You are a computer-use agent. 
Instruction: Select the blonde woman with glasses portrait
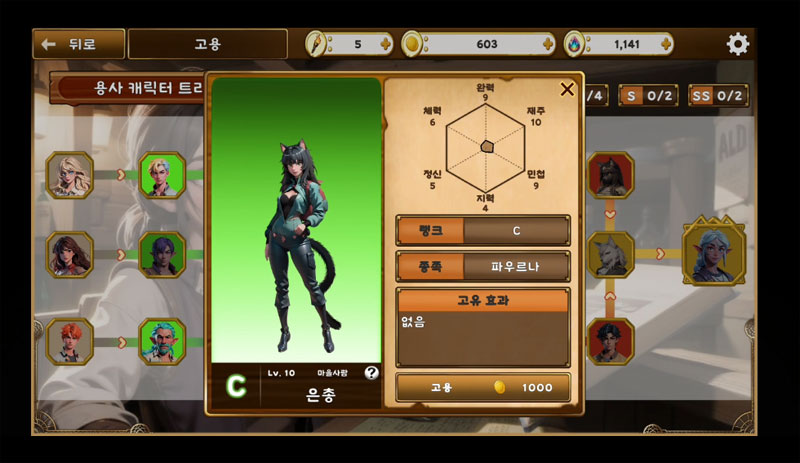[70, 175]
